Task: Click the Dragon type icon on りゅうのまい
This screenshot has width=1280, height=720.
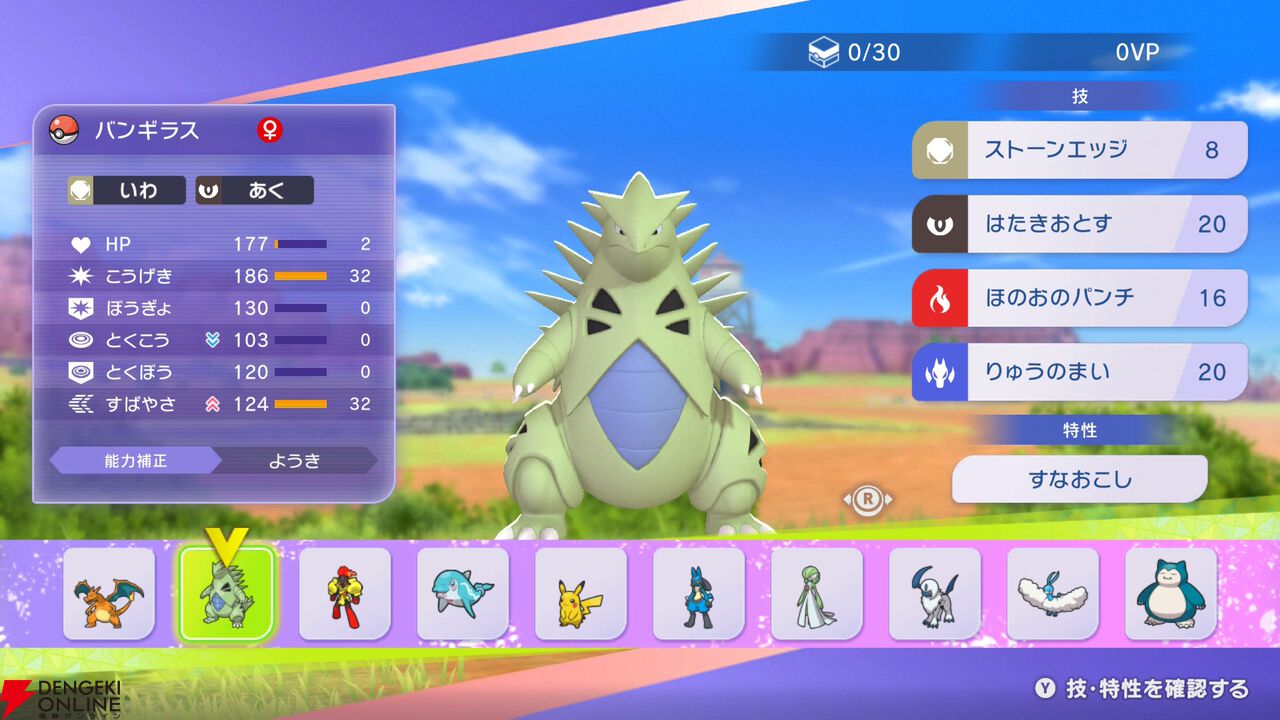Action: coord(940,371)
